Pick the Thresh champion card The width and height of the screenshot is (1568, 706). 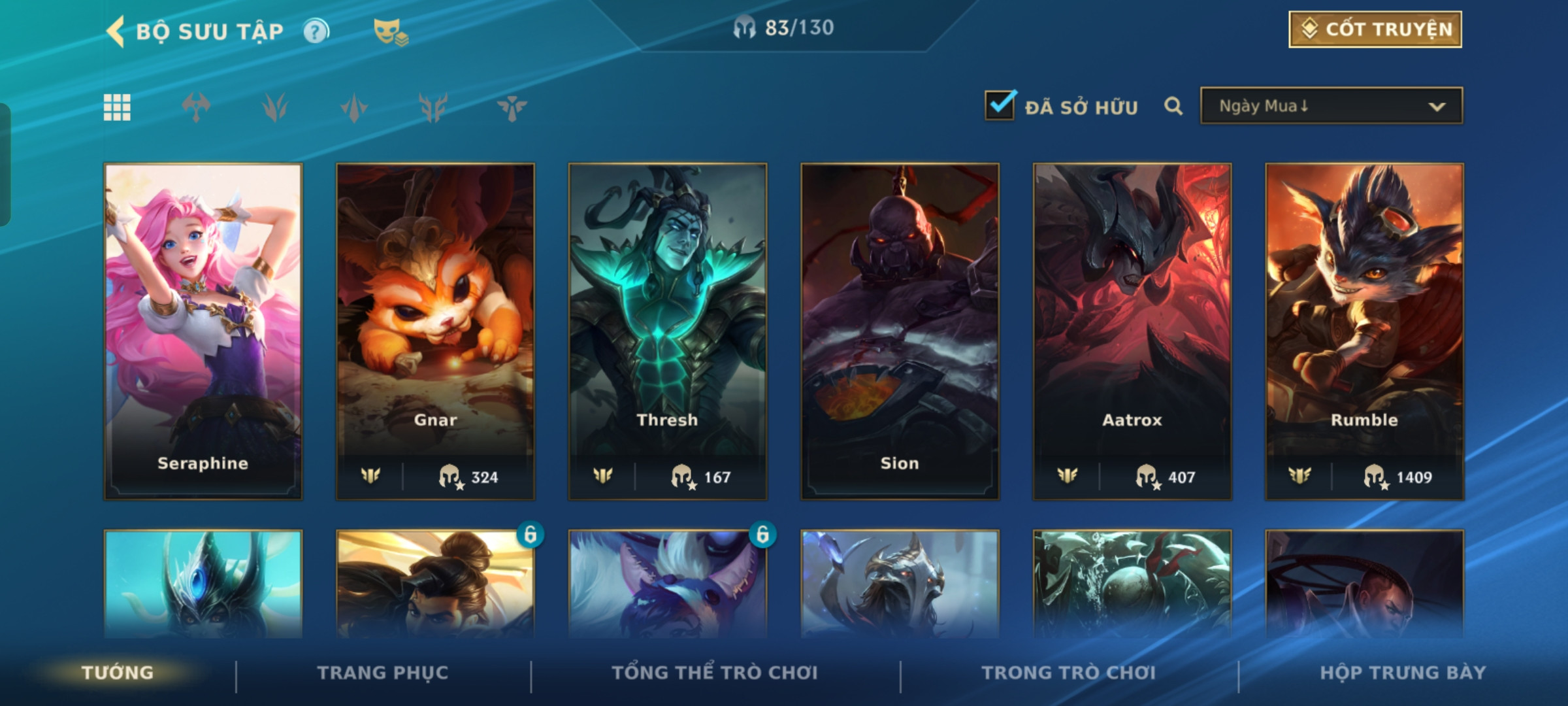(667, 331)
